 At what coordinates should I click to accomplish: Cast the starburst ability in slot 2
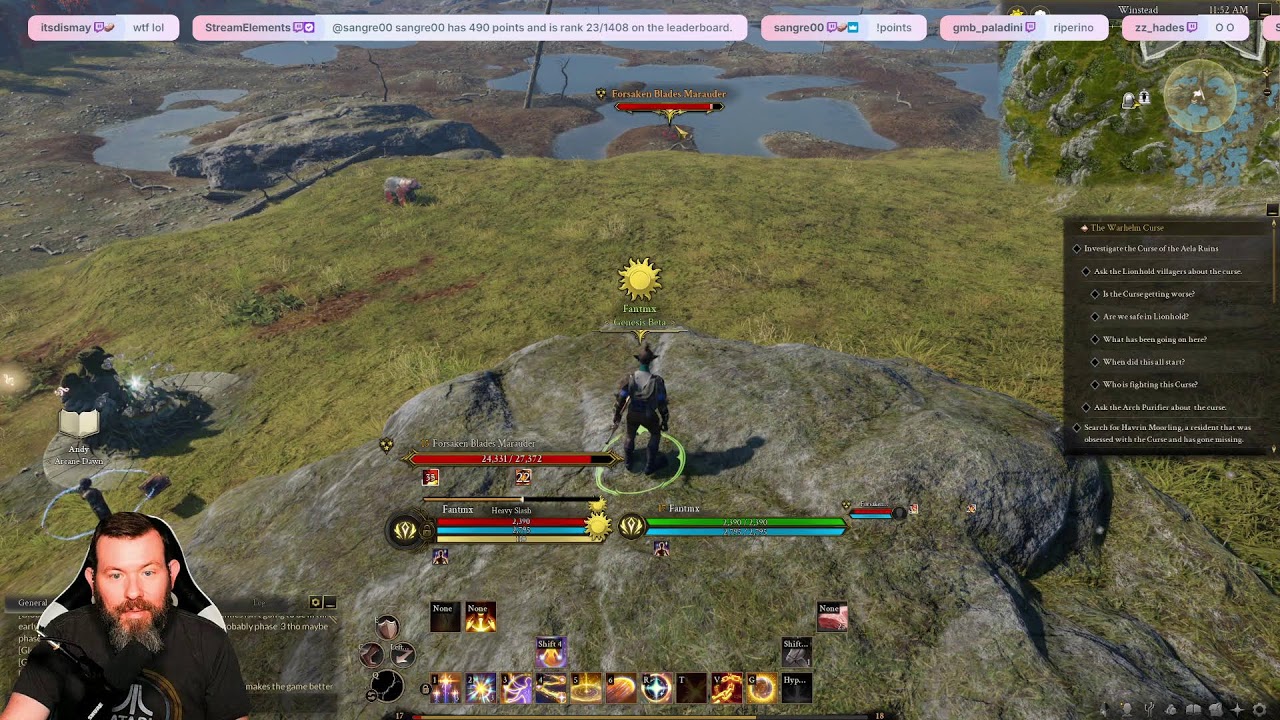(x=481, y=688)
